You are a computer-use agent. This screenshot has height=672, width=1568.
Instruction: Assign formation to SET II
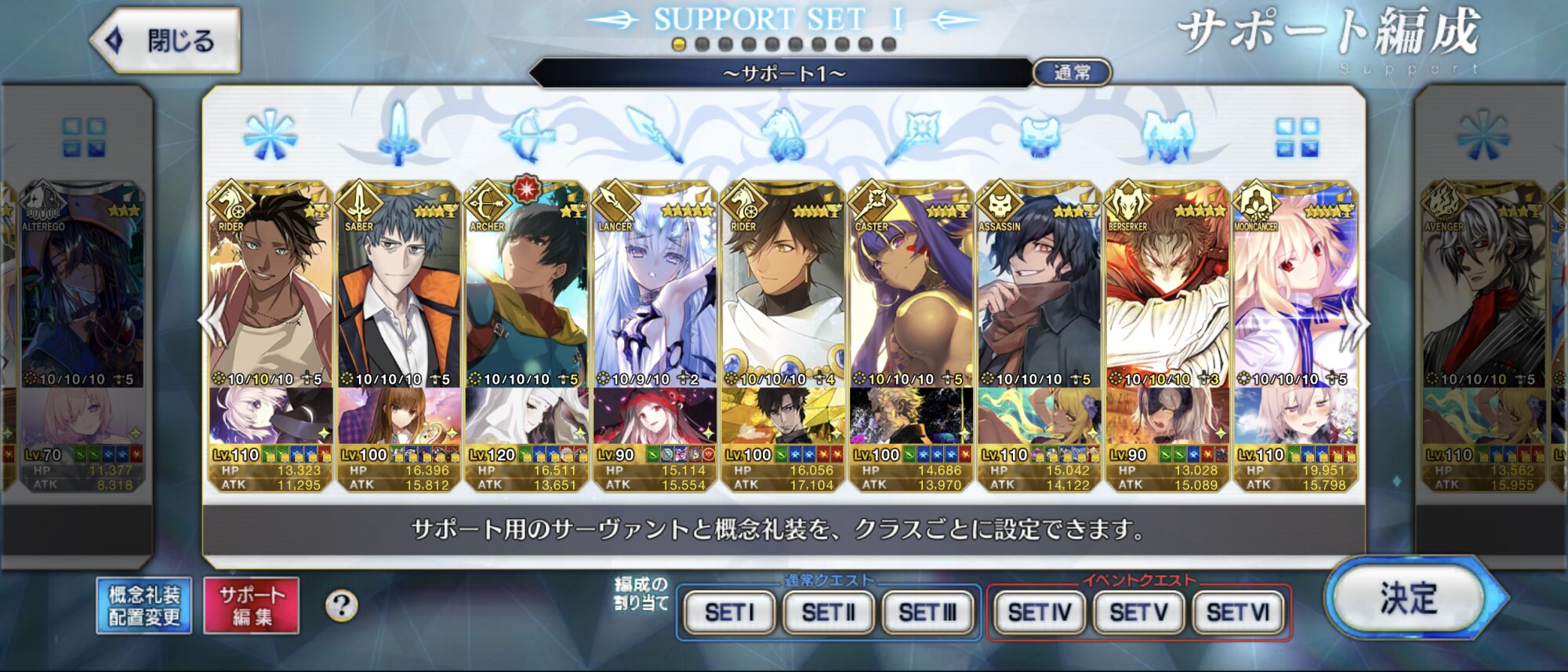(x=828, y=612)
